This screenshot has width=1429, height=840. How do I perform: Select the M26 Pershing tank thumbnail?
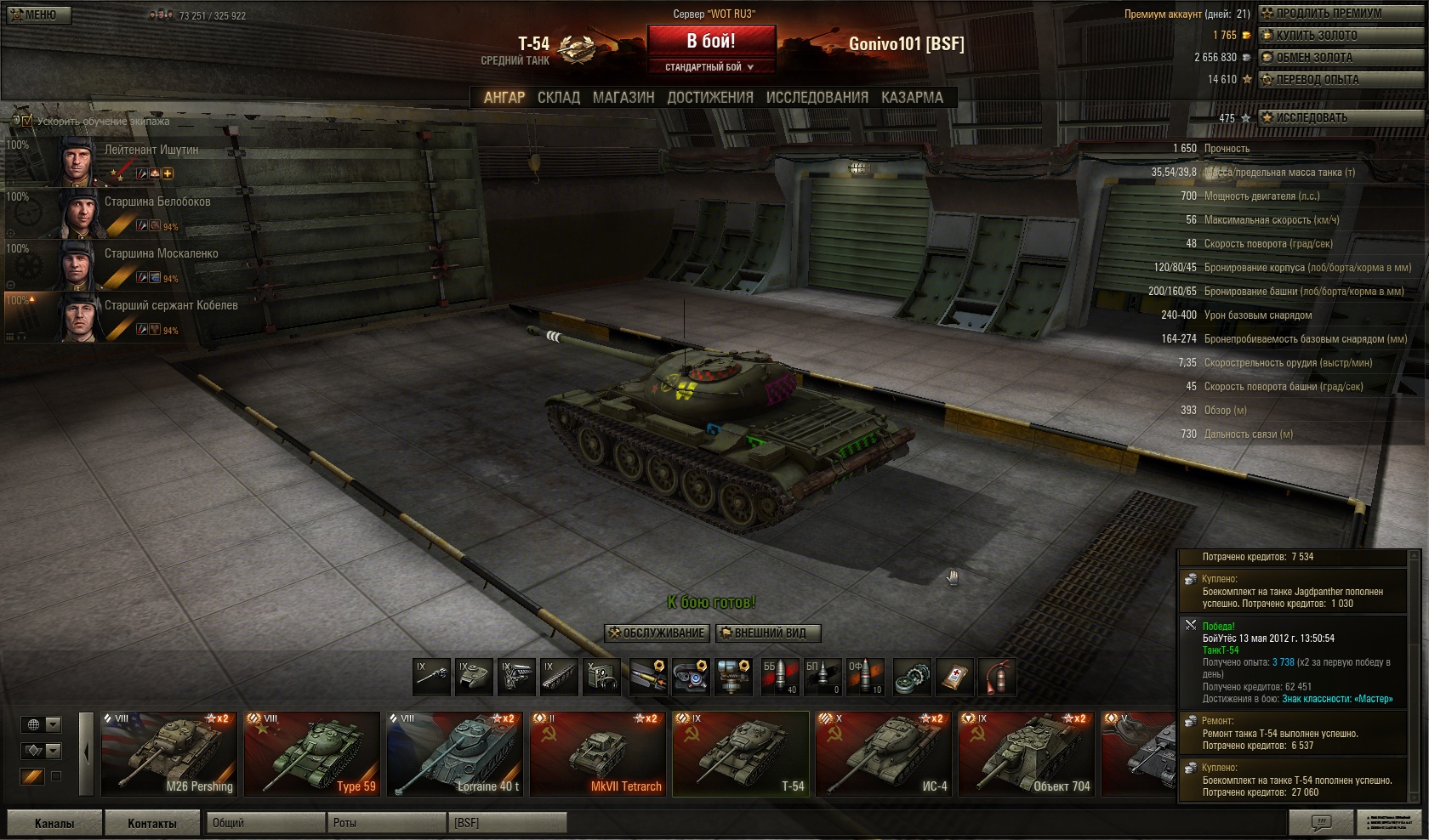tap(168, 754)
